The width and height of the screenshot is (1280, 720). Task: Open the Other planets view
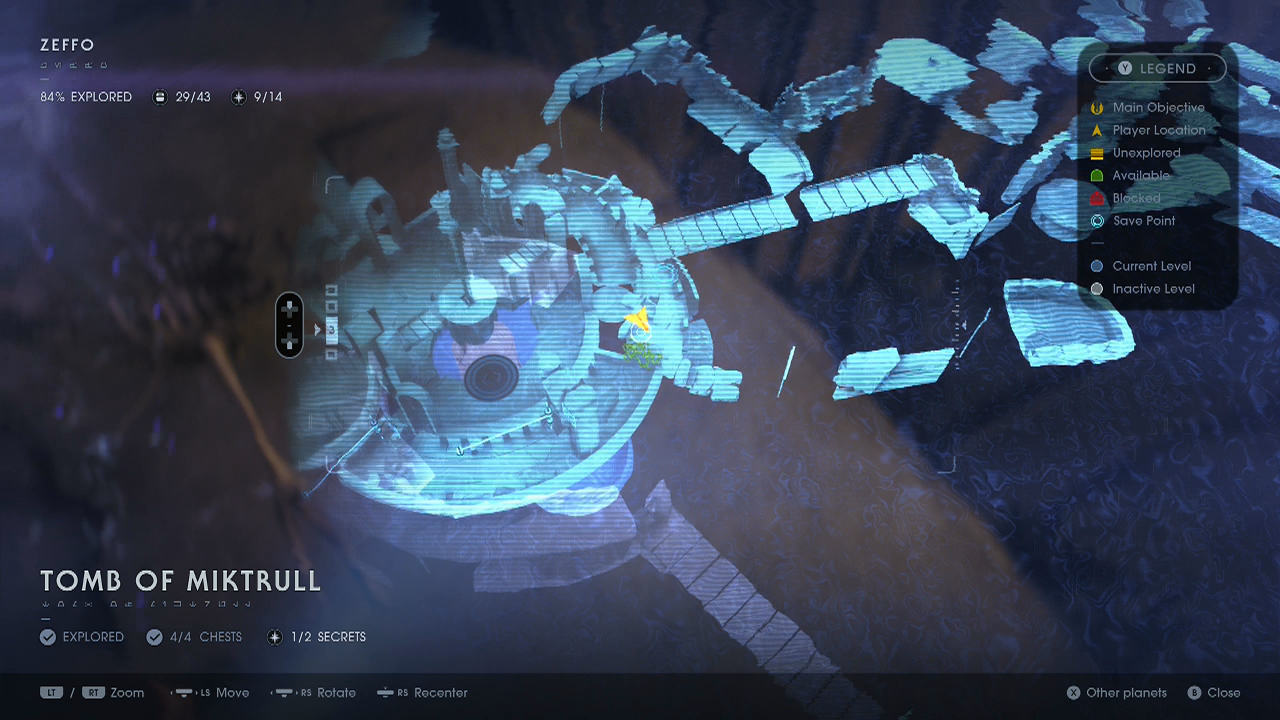point(1116,692)
